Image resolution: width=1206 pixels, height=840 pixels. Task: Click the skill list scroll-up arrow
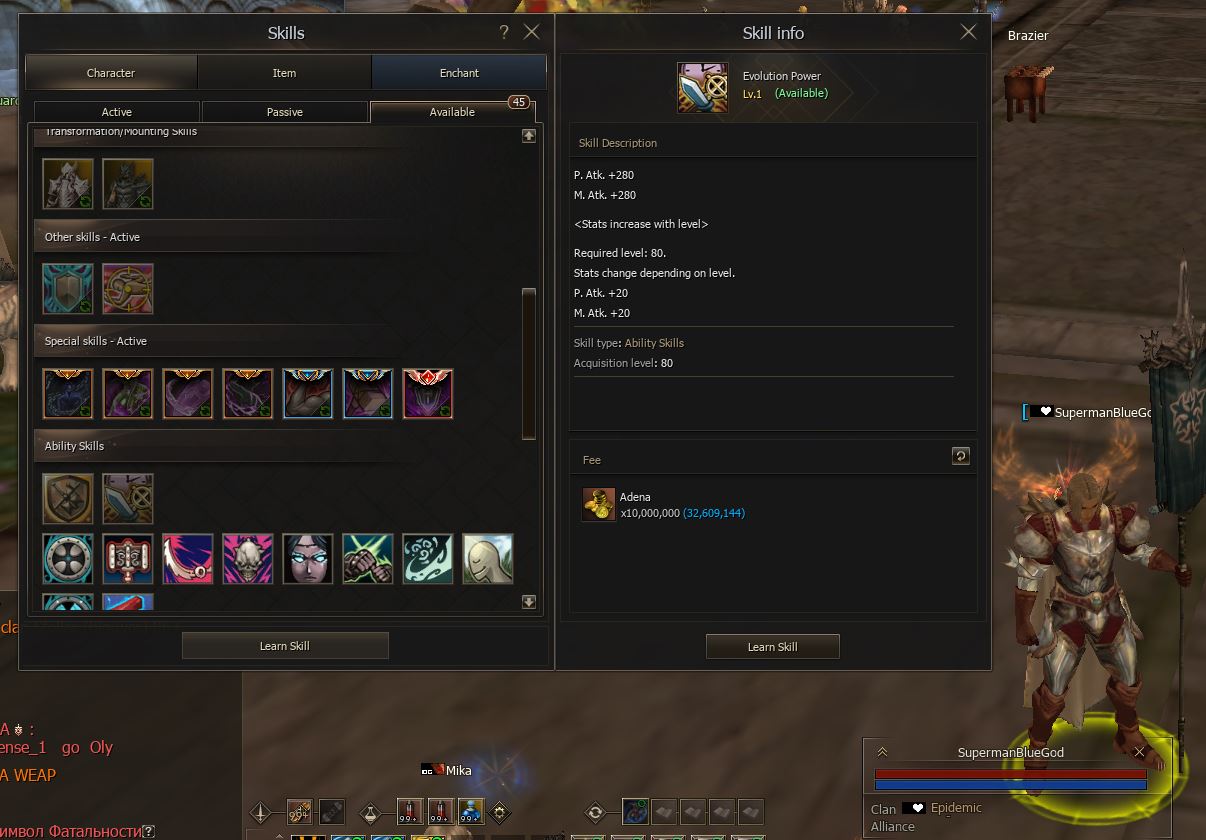(x=529, y=135)
